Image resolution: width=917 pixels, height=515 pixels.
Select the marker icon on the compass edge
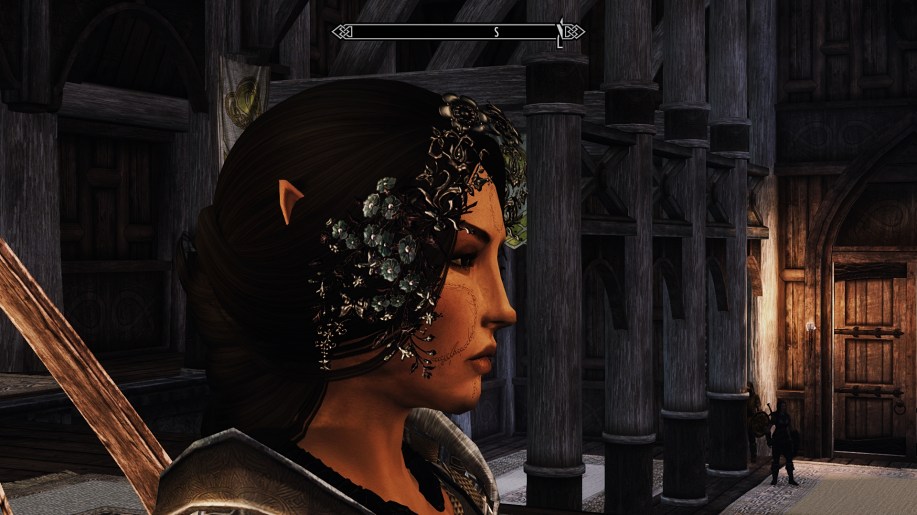(x=561, y=31)
